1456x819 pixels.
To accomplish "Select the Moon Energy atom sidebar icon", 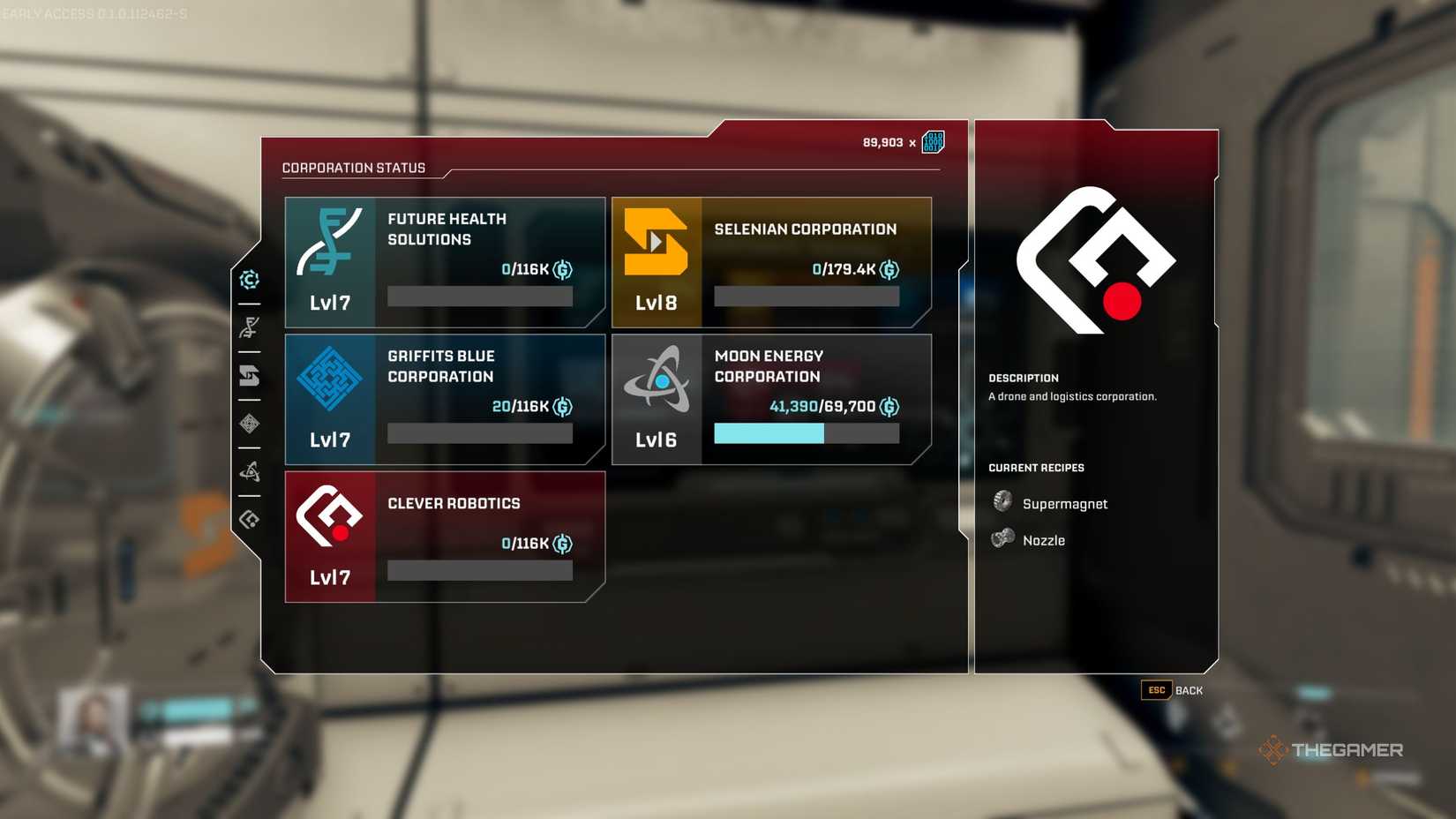I will coord(251,470).
